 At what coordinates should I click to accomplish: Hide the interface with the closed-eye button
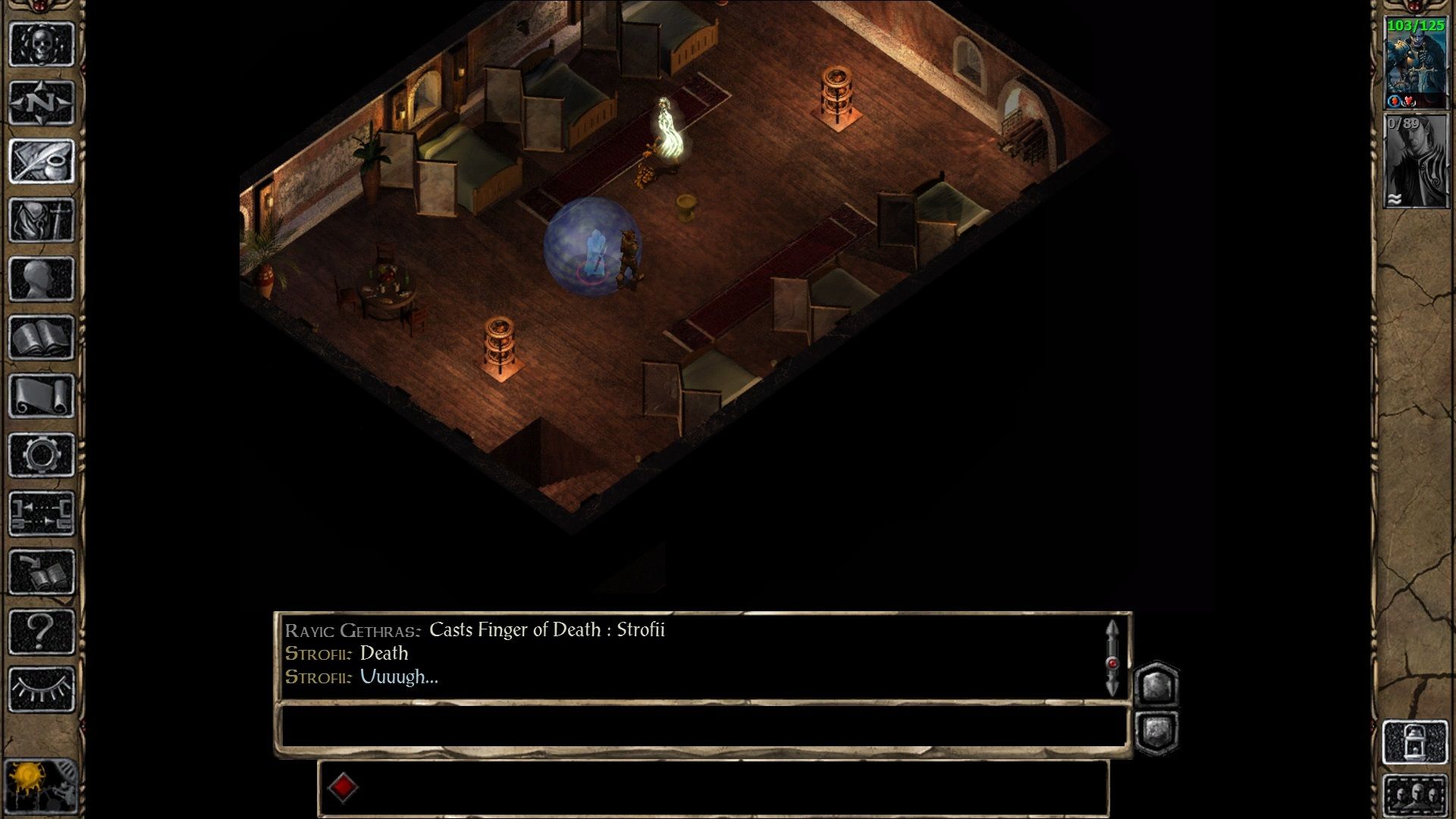[42, 689]
